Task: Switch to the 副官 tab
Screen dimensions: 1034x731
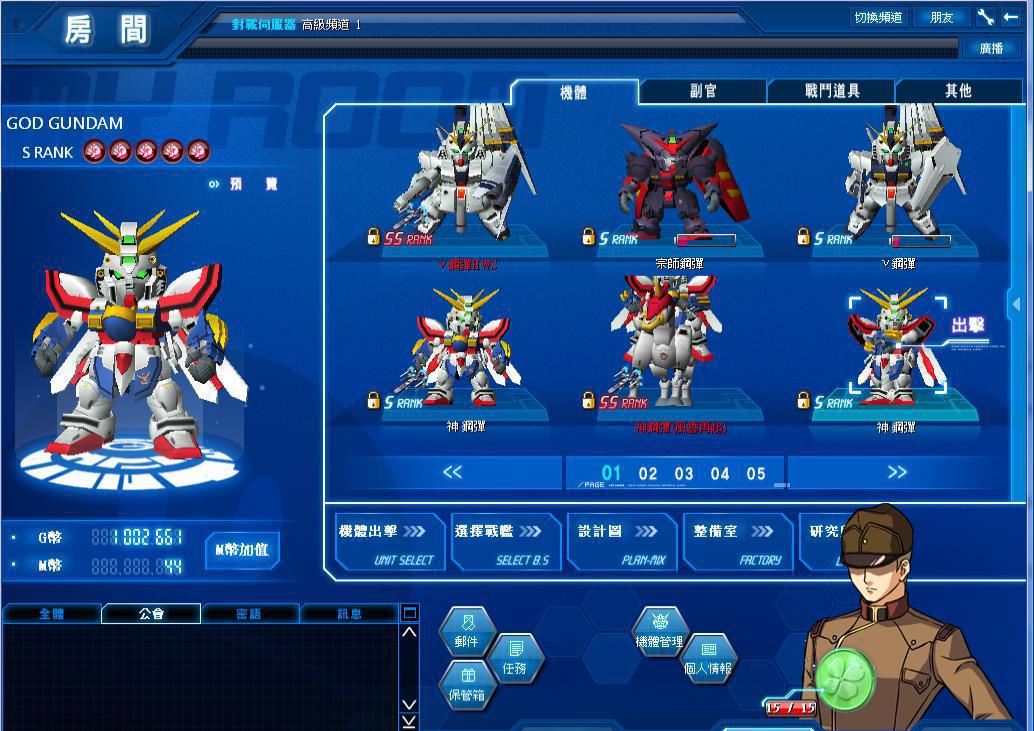Action: pyautogui.click(x=703, y=91)
